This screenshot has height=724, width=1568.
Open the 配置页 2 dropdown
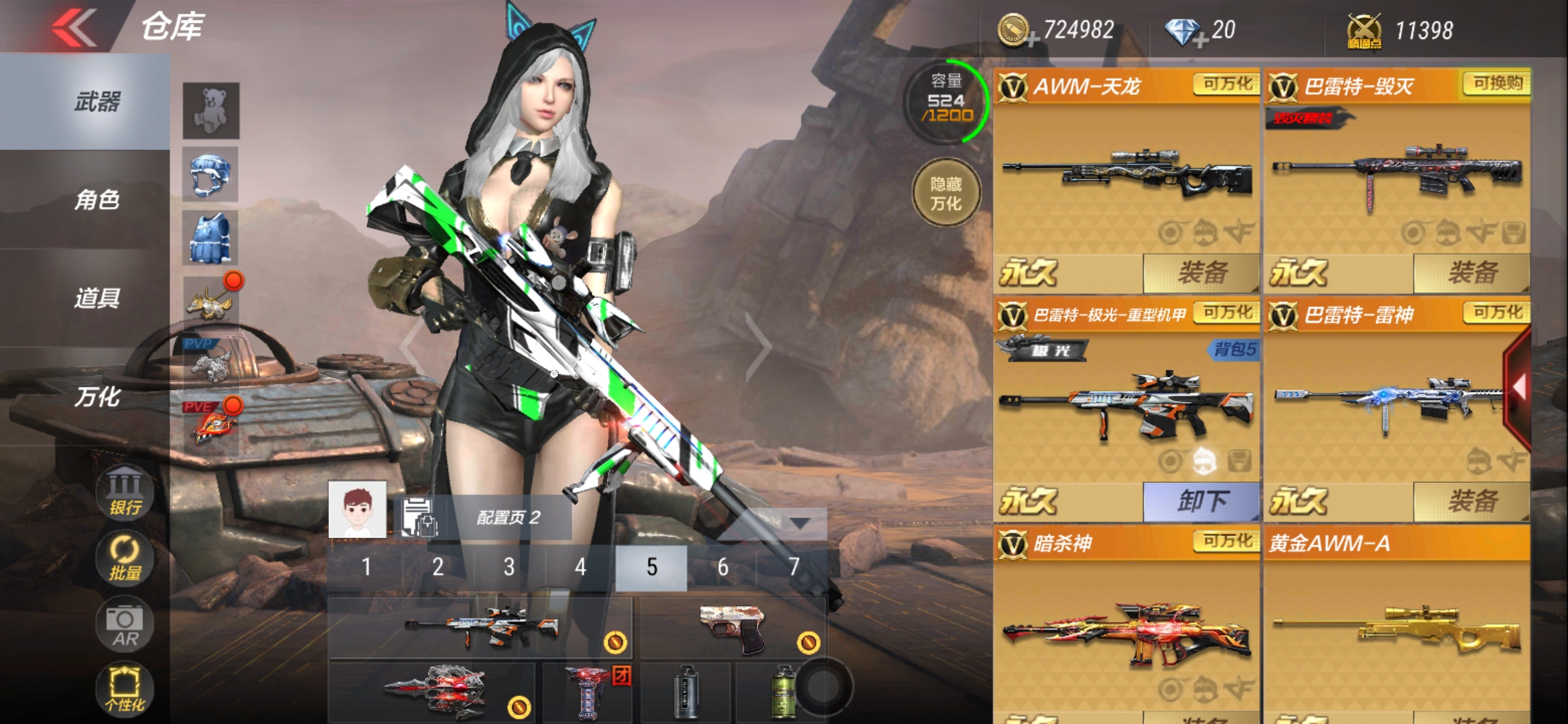800,522
